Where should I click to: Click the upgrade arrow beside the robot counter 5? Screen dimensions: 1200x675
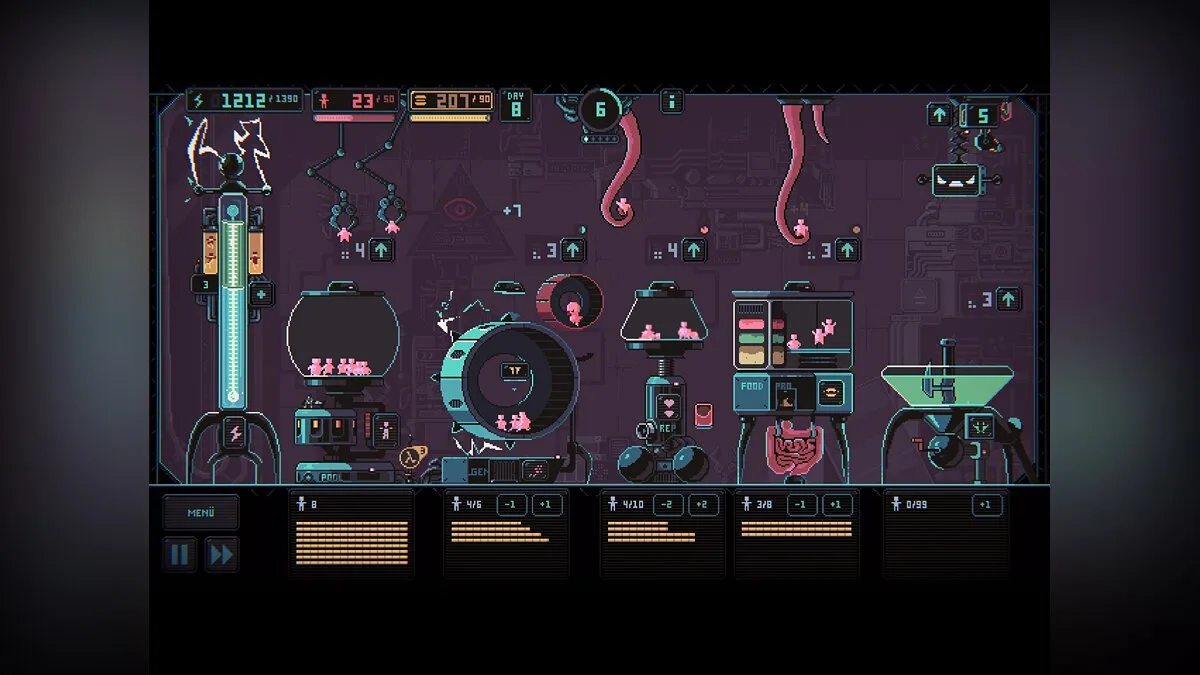940,115
